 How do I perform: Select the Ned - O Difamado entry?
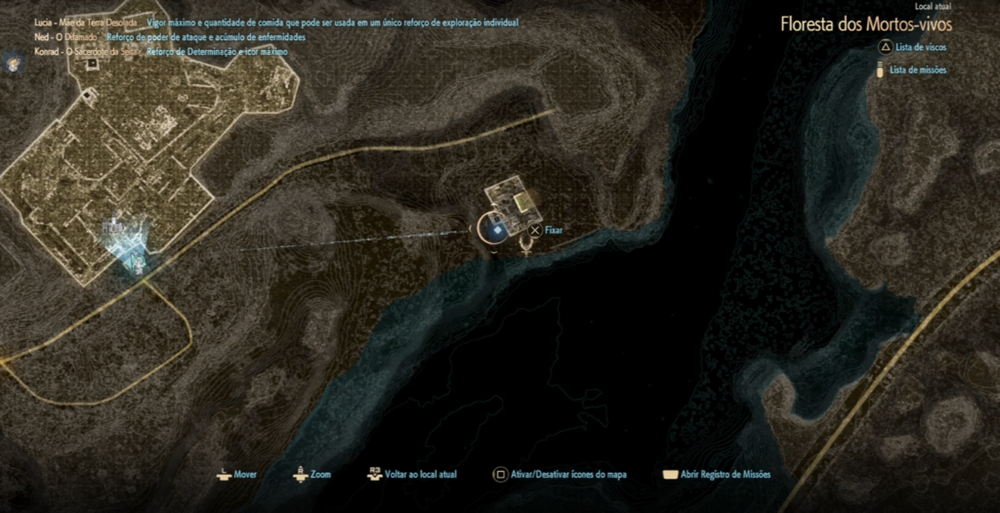[x=66, y=36]
